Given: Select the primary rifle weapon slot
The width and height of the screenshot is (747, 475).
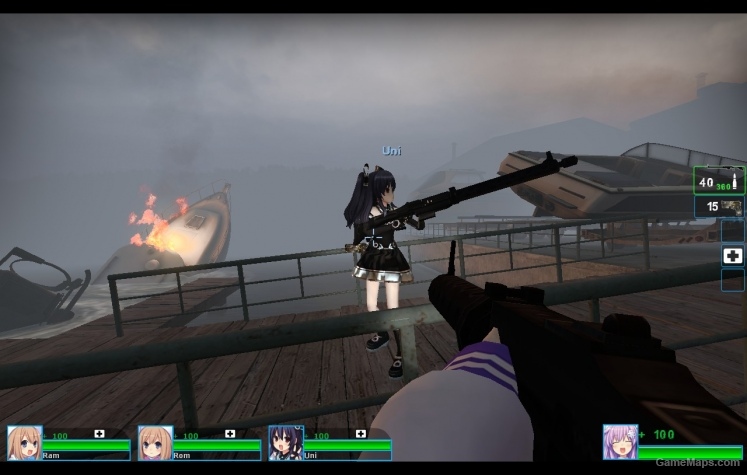Looking at the screenshot, I should coord(719,181).
